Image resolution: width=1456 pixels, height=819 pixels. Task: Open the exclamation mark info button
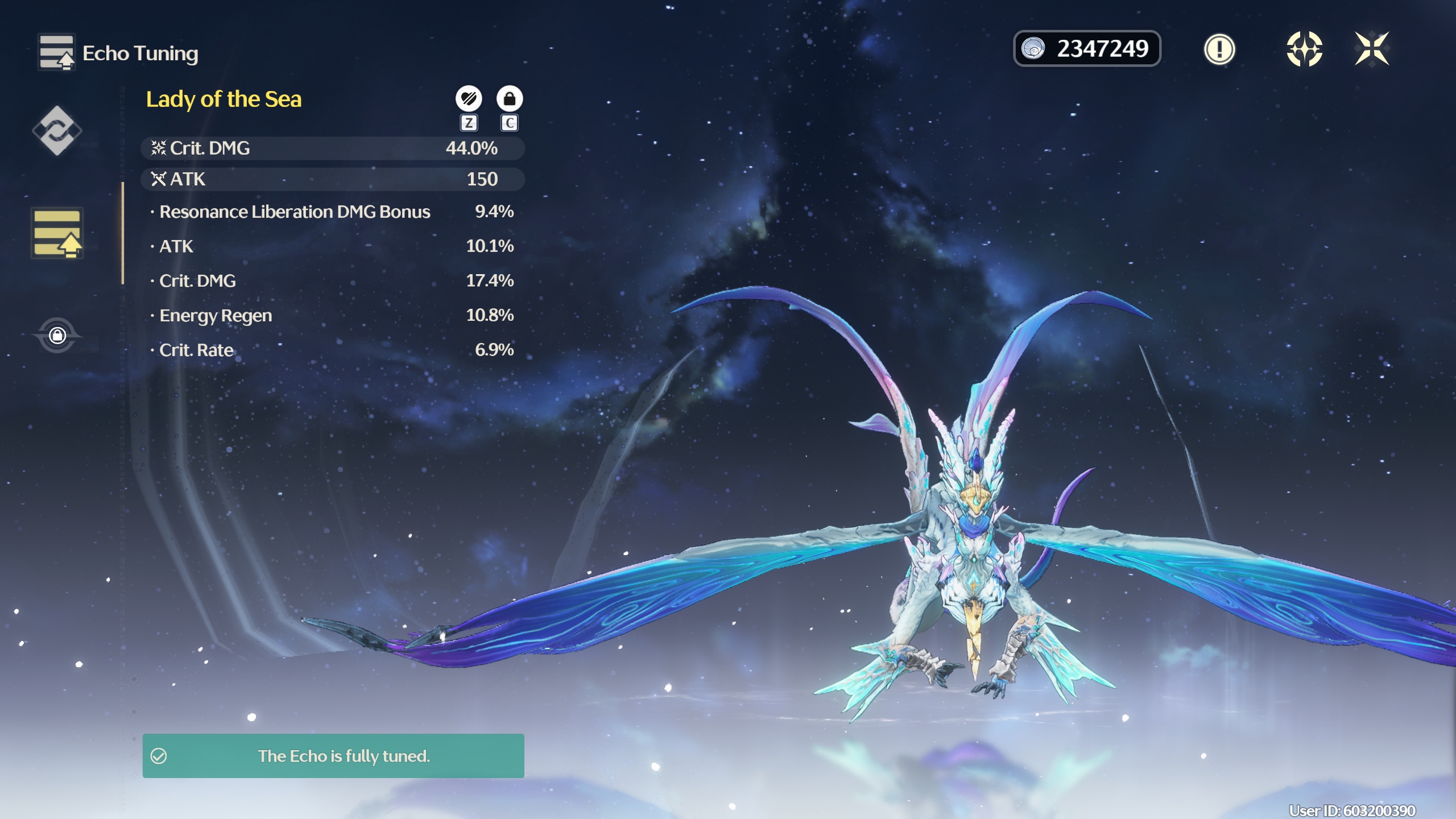[x=1219, y=49]
